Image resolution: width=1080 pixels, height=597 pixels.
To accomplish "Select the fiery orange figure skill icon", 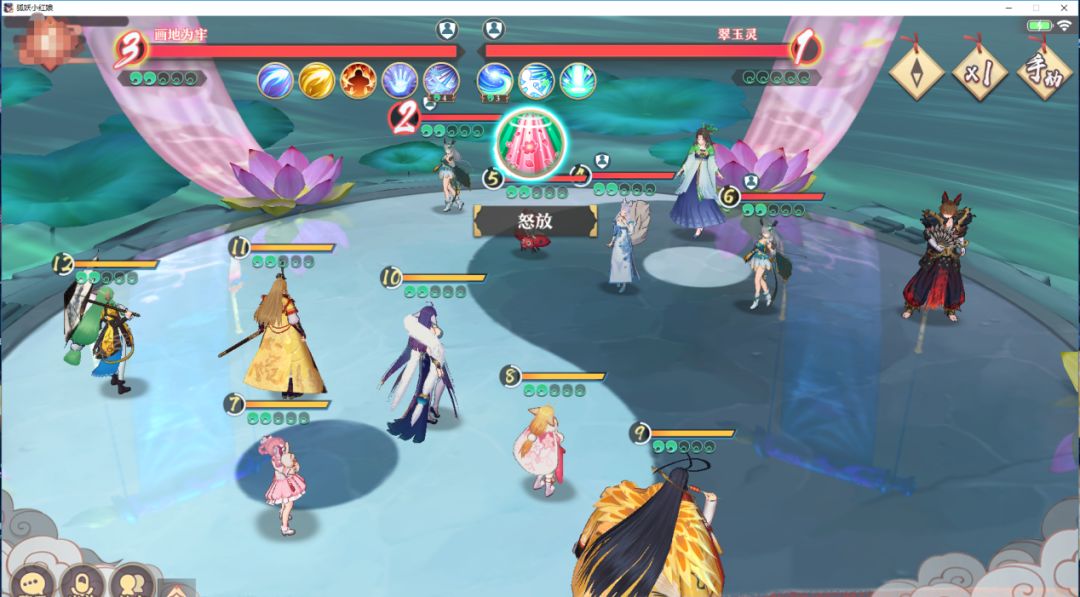I will point(358,80).
